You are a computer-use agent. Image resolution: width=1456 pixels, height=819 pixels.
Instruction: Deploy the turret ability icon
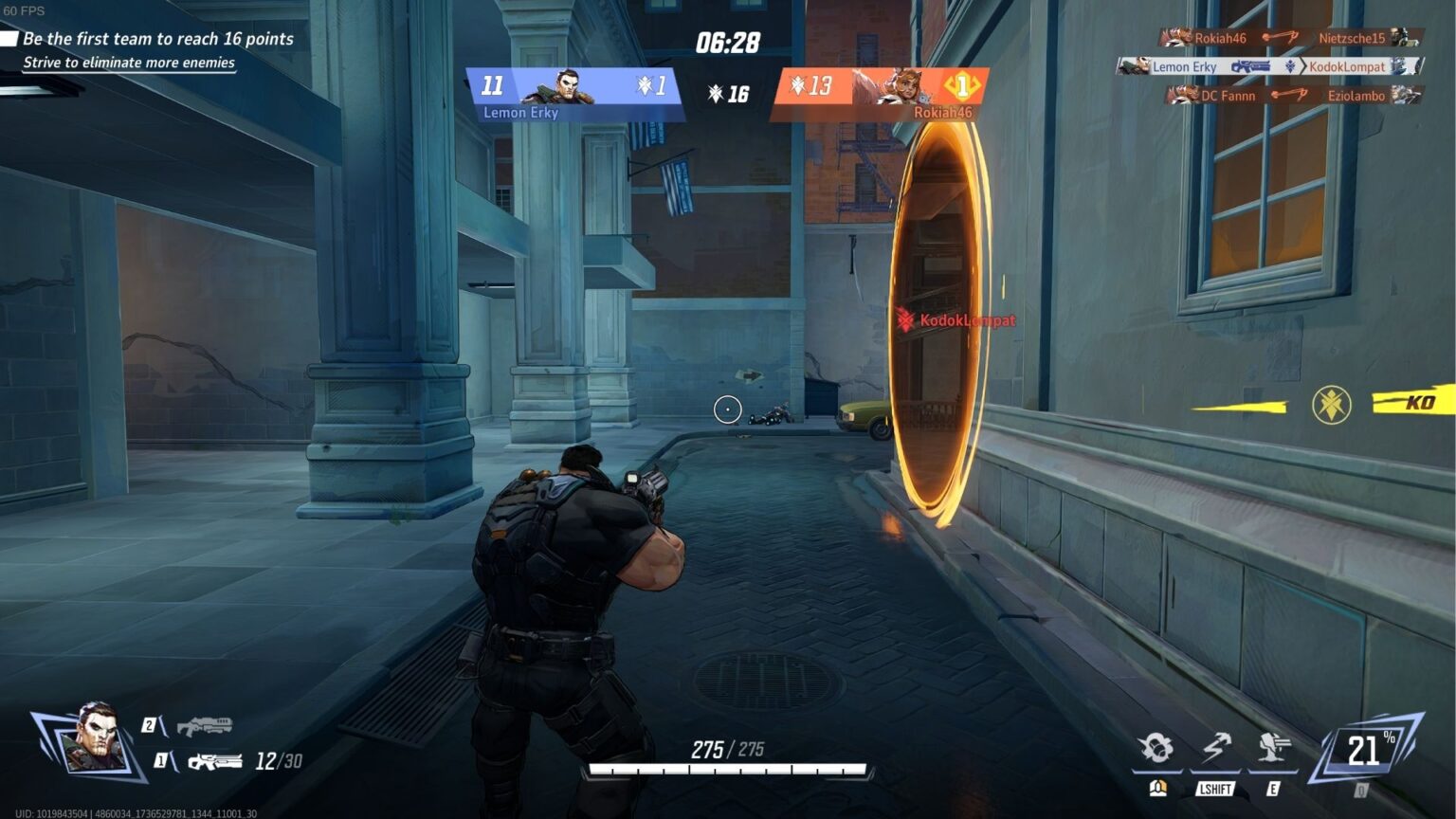click(x=1272, y=749)
